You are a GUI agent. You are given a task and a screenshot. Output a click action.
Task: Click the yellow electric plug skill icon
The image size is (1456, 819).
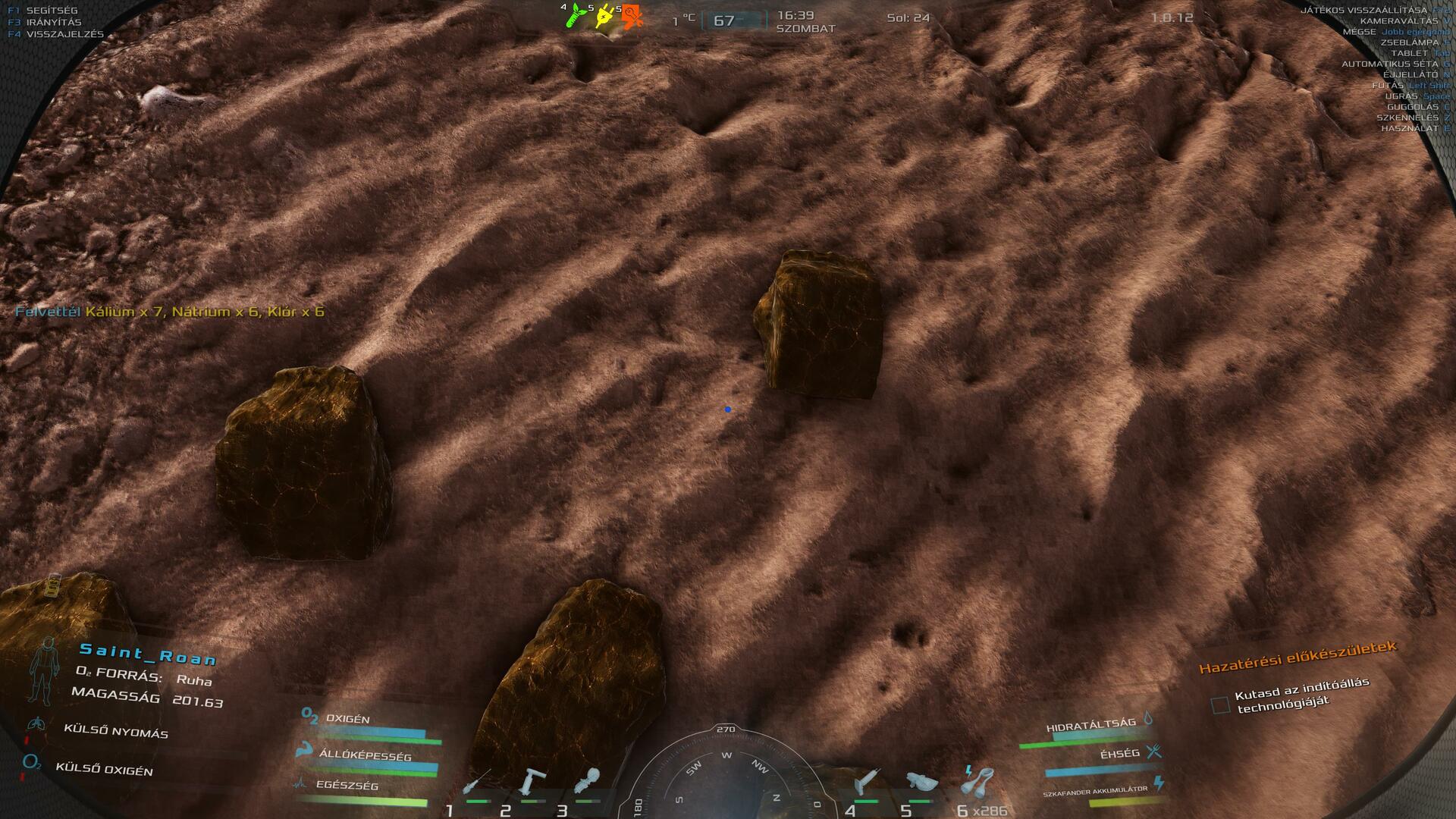pyautogui.click(x=604, y=15)
